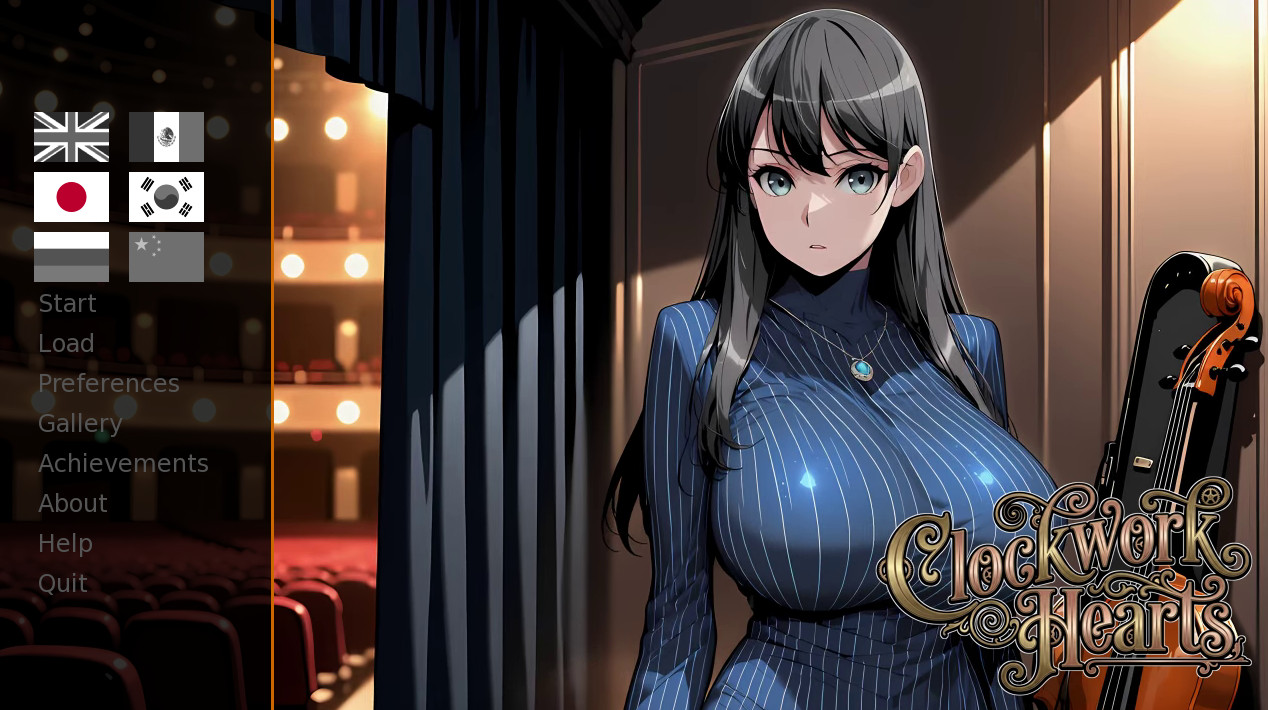Show the Achievements screen
1268x710 pixels.
click(123, 464)
